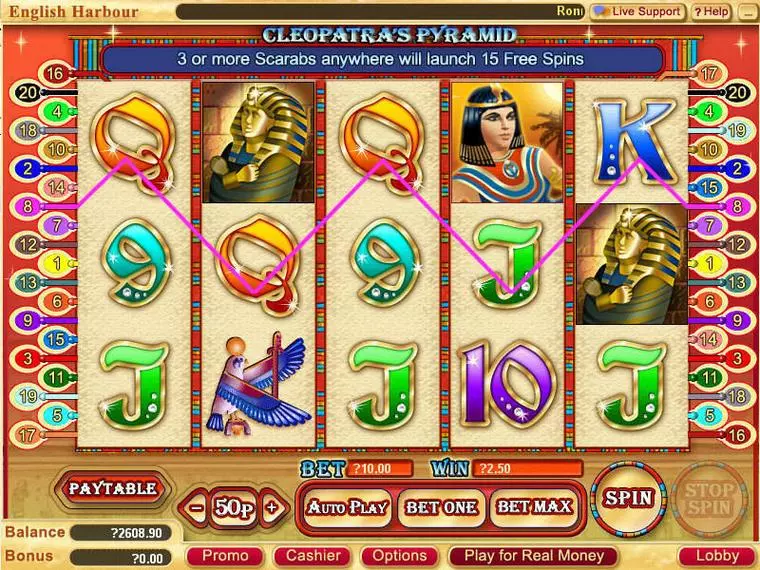The image size is (760, 570).
Task: Open Live Support chat
Action: click(x=637, y=11)
